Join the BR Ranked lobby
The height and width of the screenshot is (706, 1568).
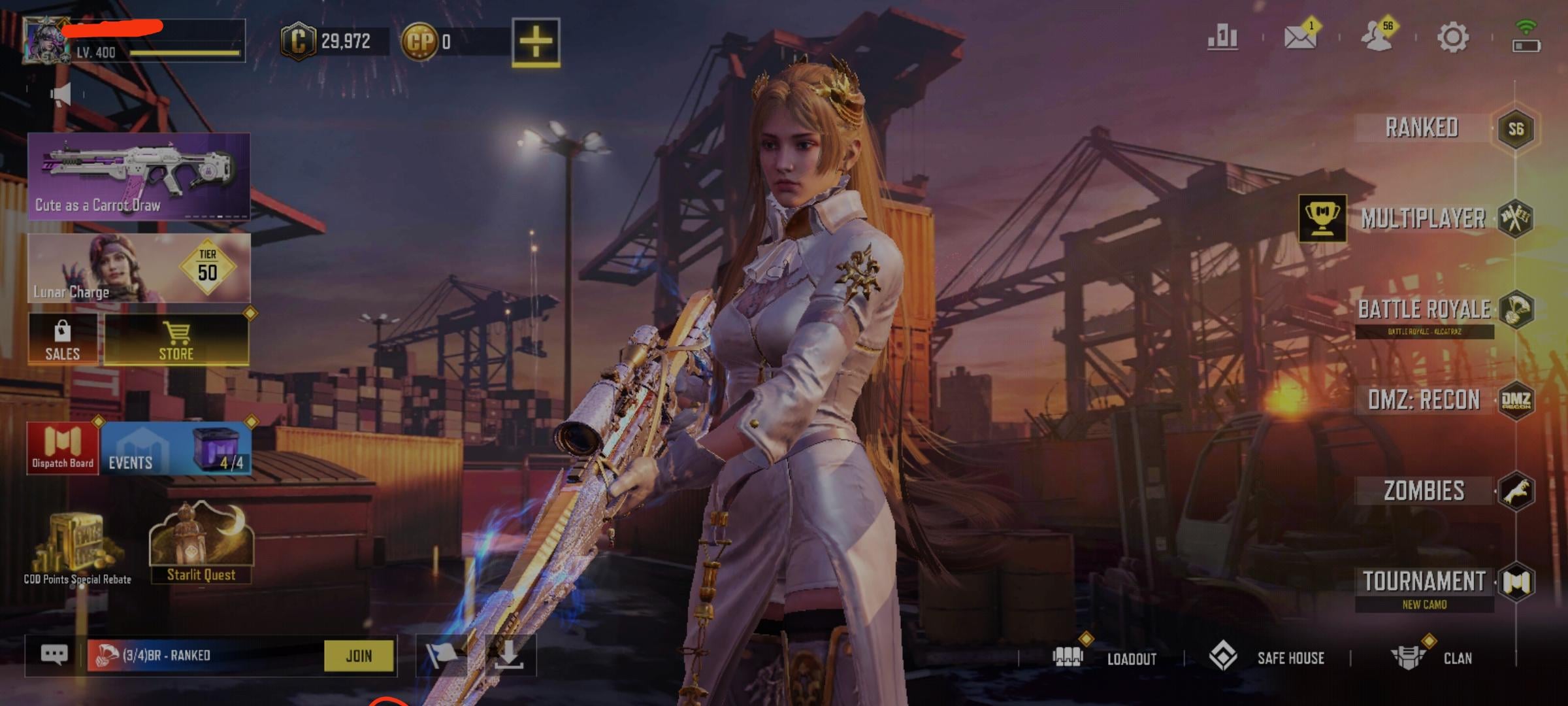359,656
